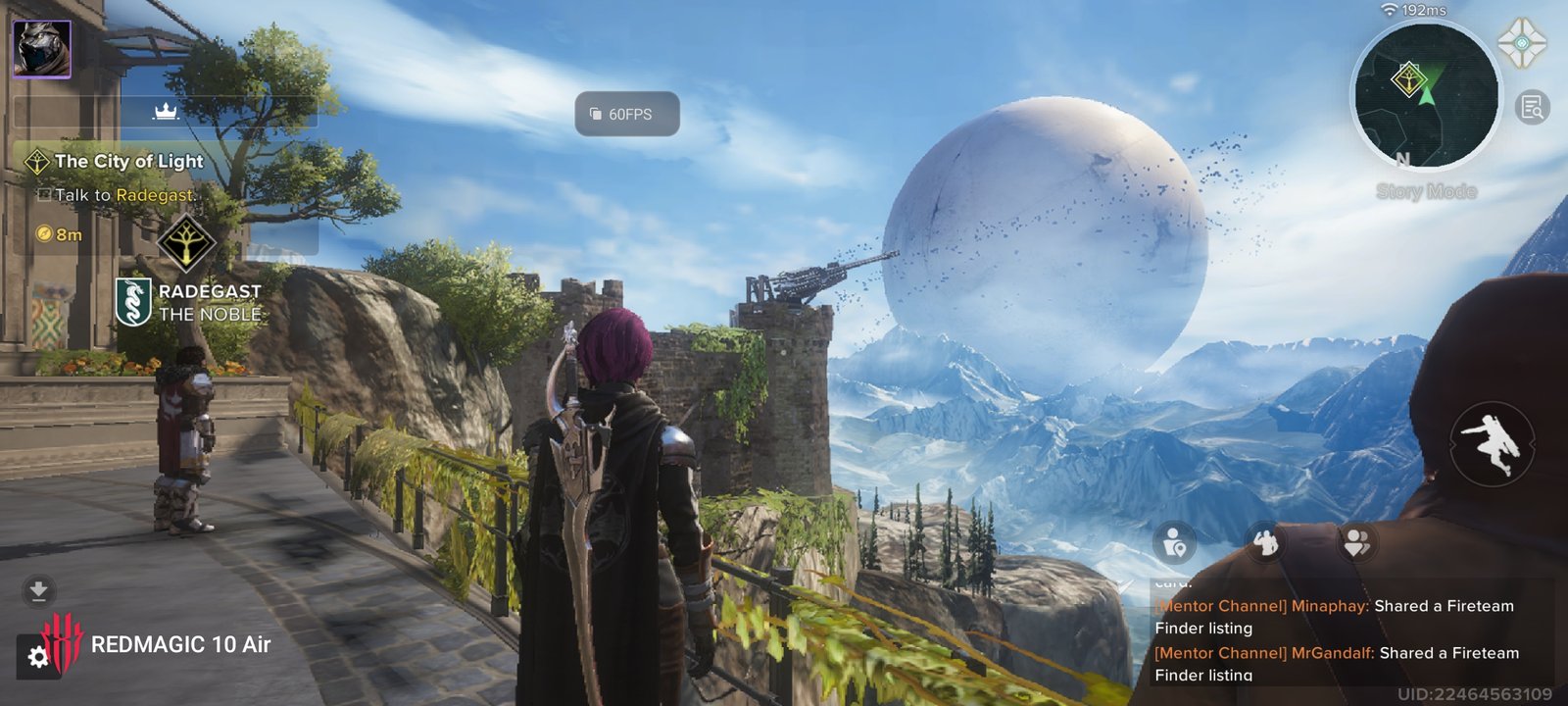Tap the crown icon bar
Image resolution: width=1568 pixels, height=706 pixels.
coord(165,112)
